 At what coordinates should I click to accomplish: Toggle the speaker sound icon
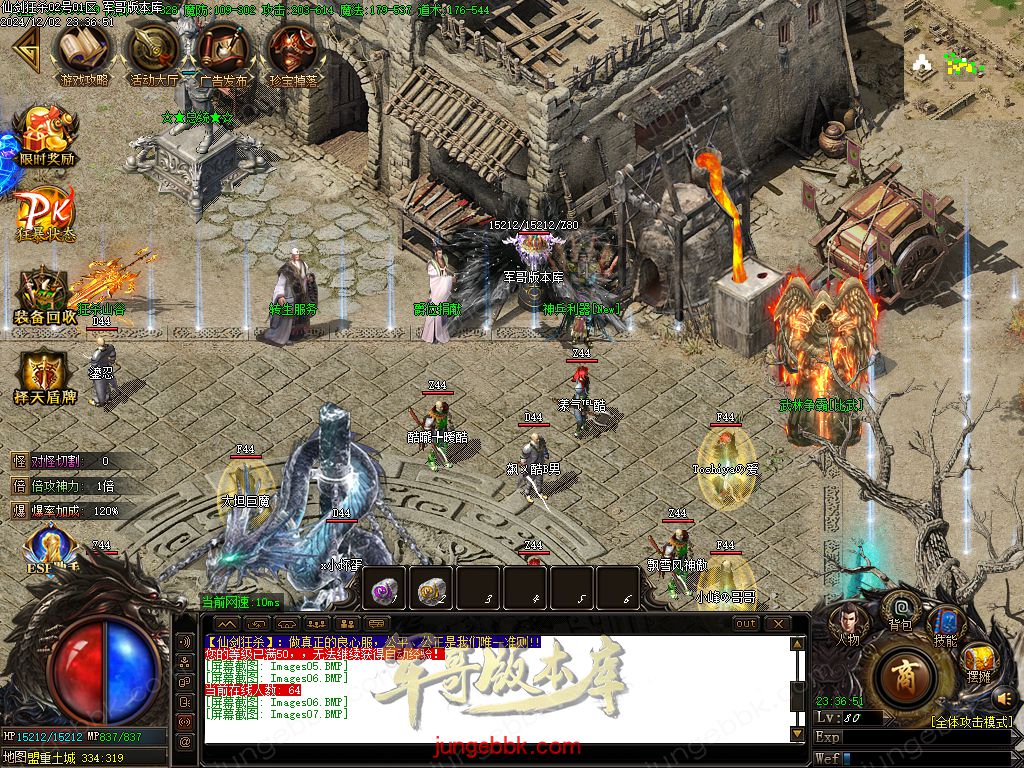tap(1003, 697)
